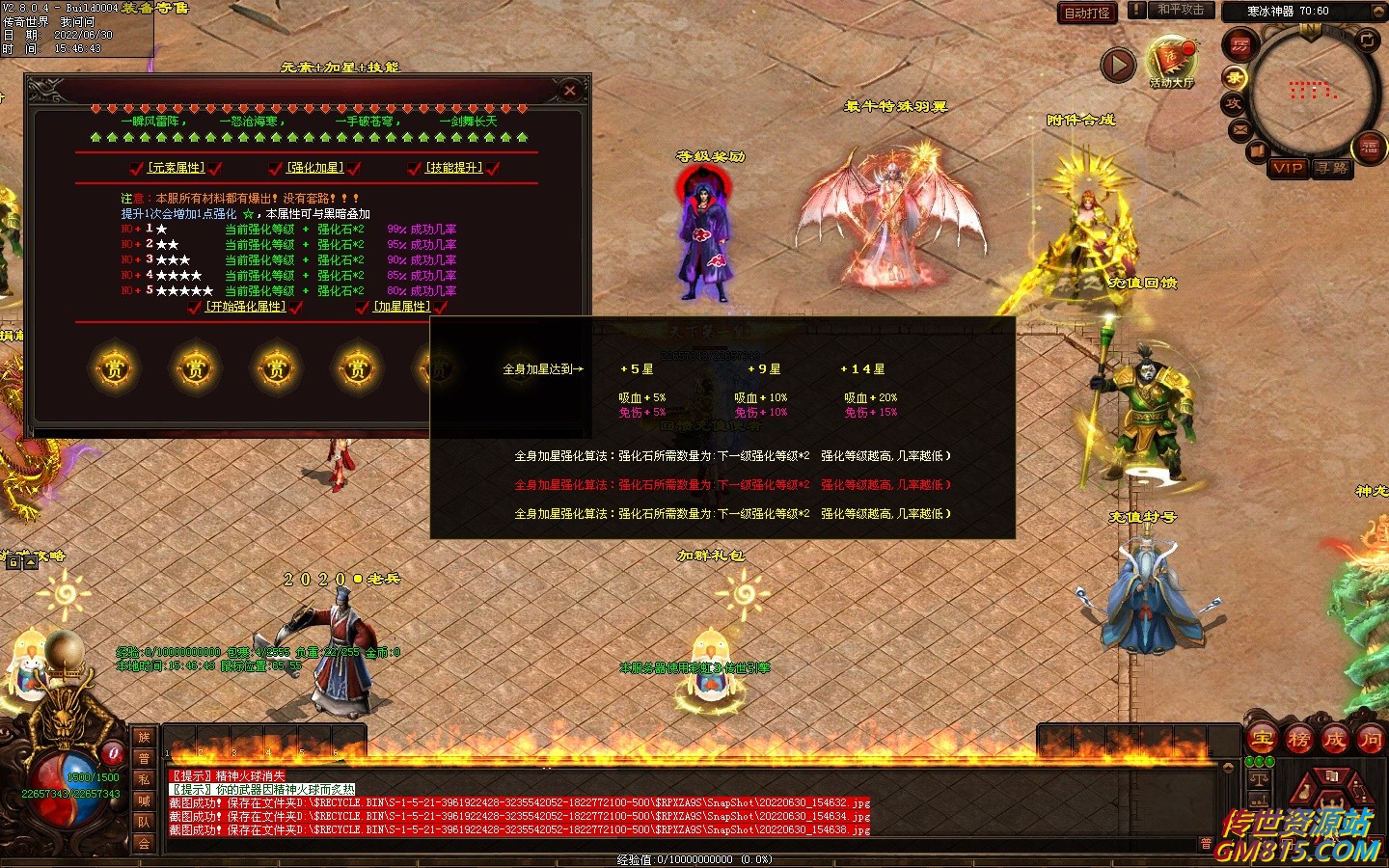
Task: Click the minimap refresh arrows button
Action: point(1368,40)
